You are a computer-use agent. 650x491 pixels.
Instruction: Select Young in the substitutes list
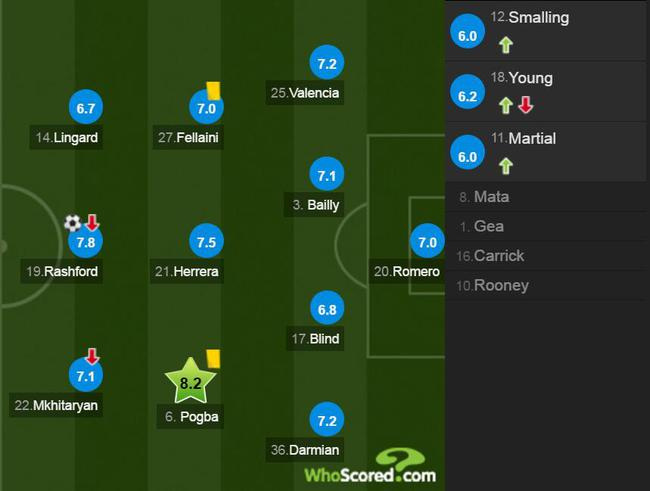tap(546, 91)
